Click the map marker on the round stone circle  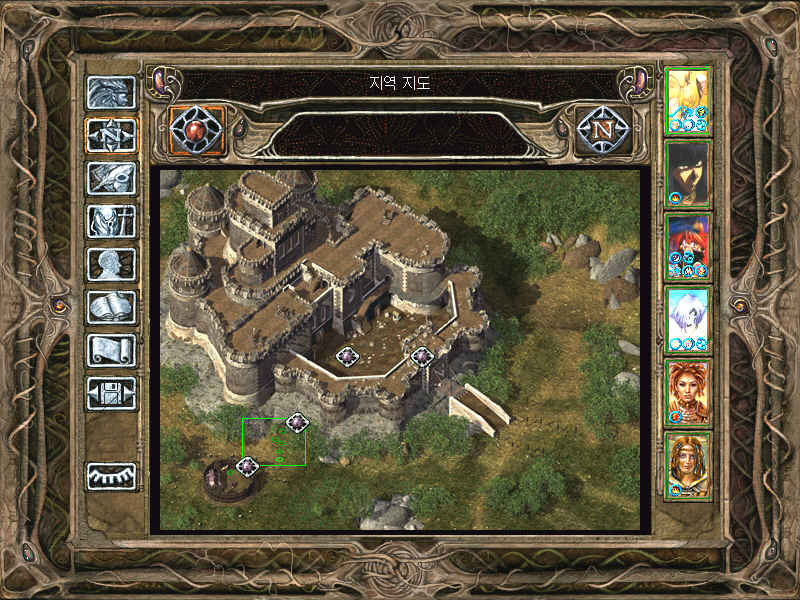(x=247, y=466)
